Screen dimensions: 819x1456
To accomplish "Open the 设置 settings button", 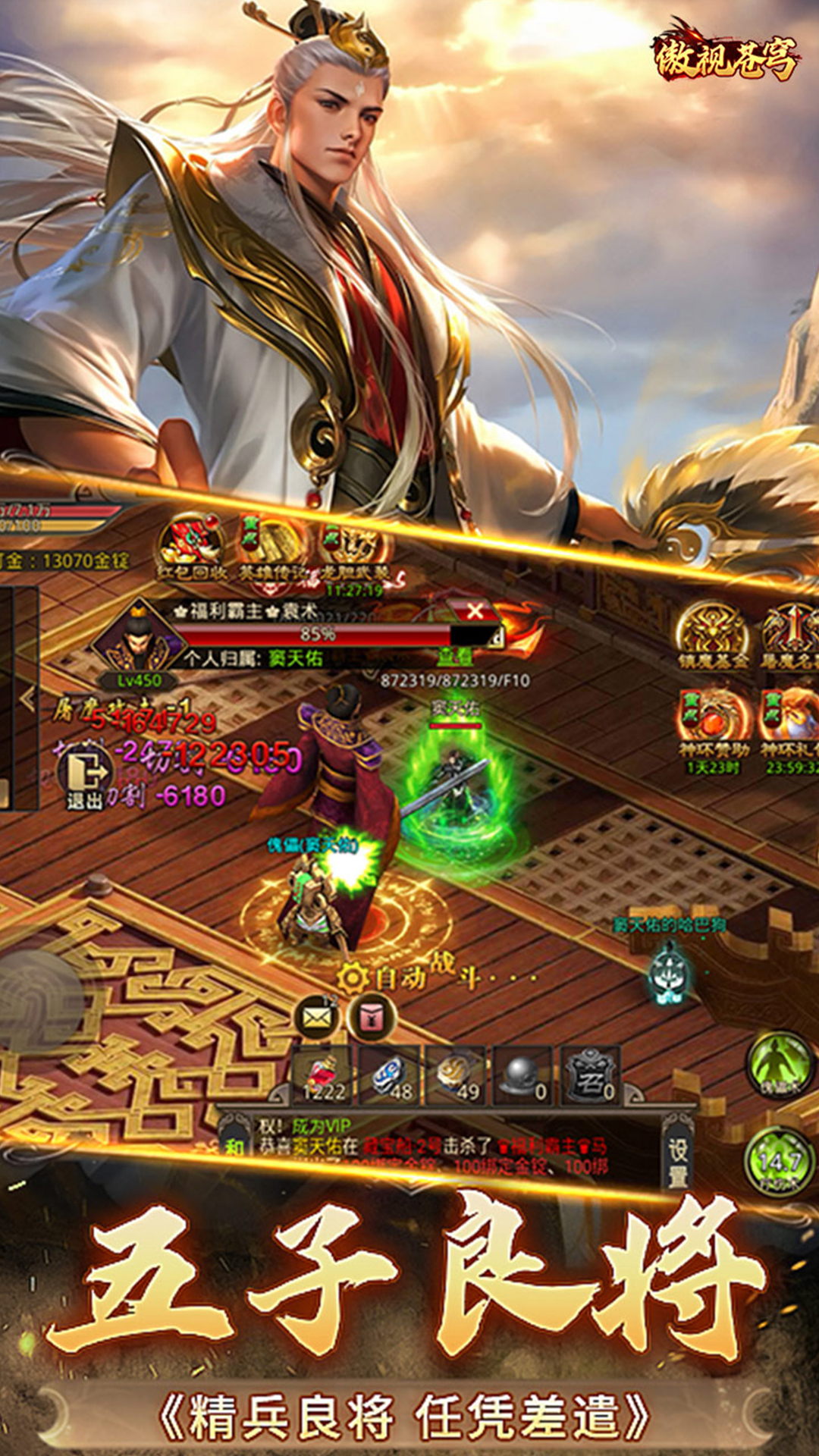I will 677,1162.
